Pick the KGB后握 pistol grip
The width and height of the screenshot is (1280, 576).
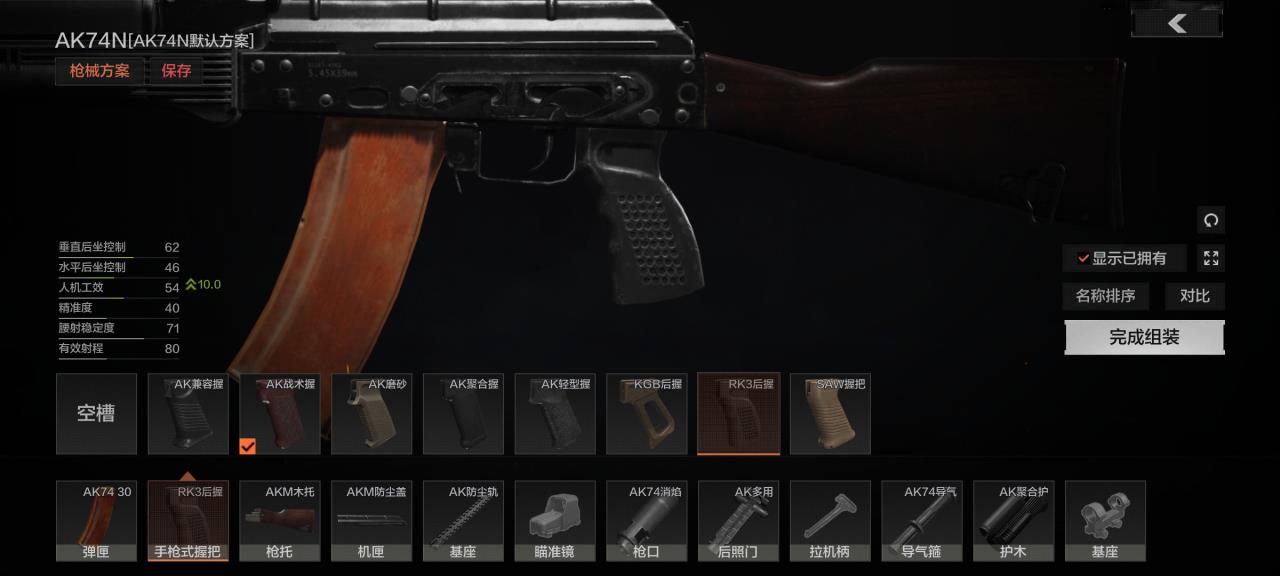point(646,414)
